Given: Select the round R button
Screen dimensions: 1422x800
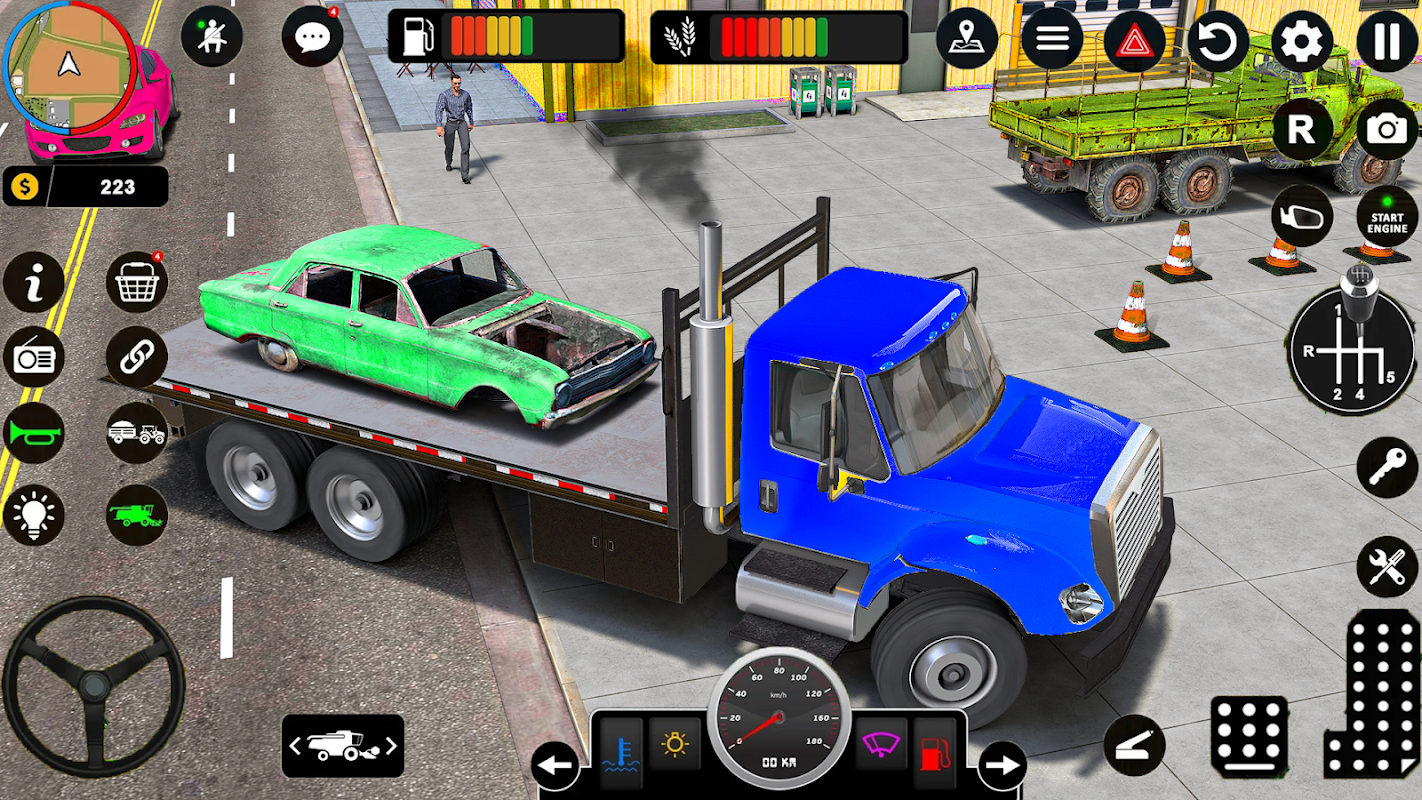Looking at the screenshot, I should click(x=1301, y=130).
